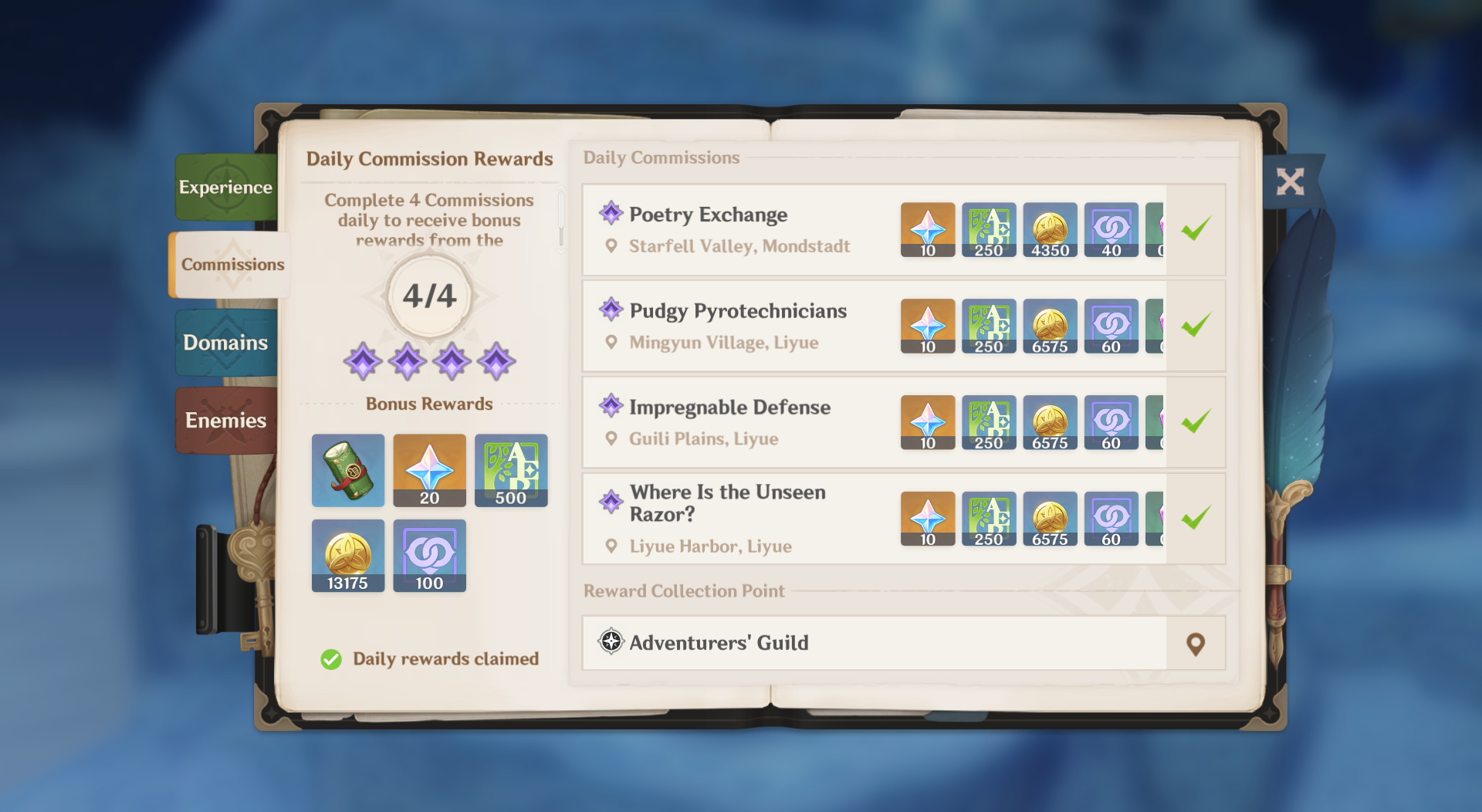Open the Enemies tab
This screenshot has width=1482, height=812.
tap(225, 420)
